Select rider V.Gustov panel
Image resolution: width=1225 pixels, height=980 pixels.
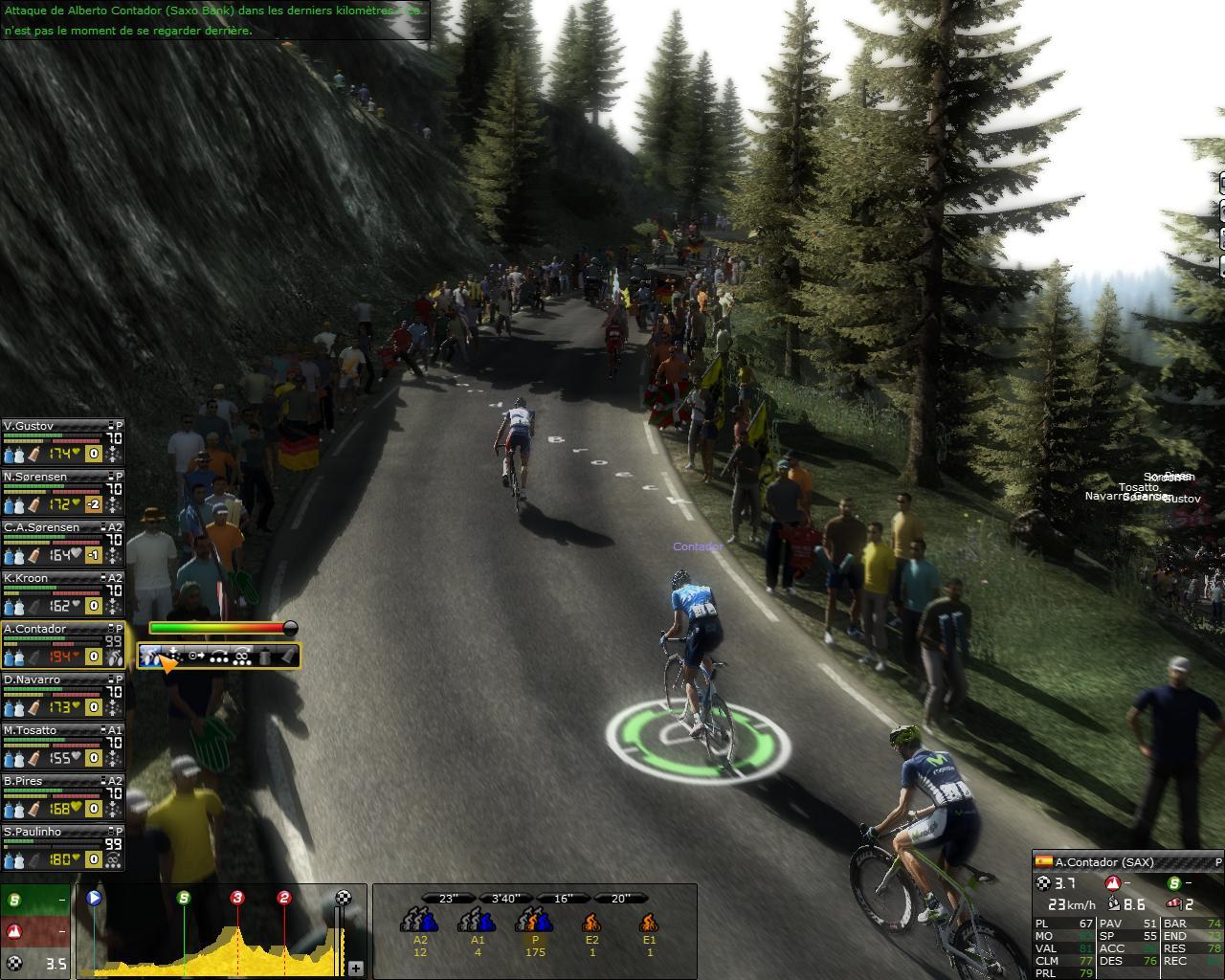(x=62, y=441)
